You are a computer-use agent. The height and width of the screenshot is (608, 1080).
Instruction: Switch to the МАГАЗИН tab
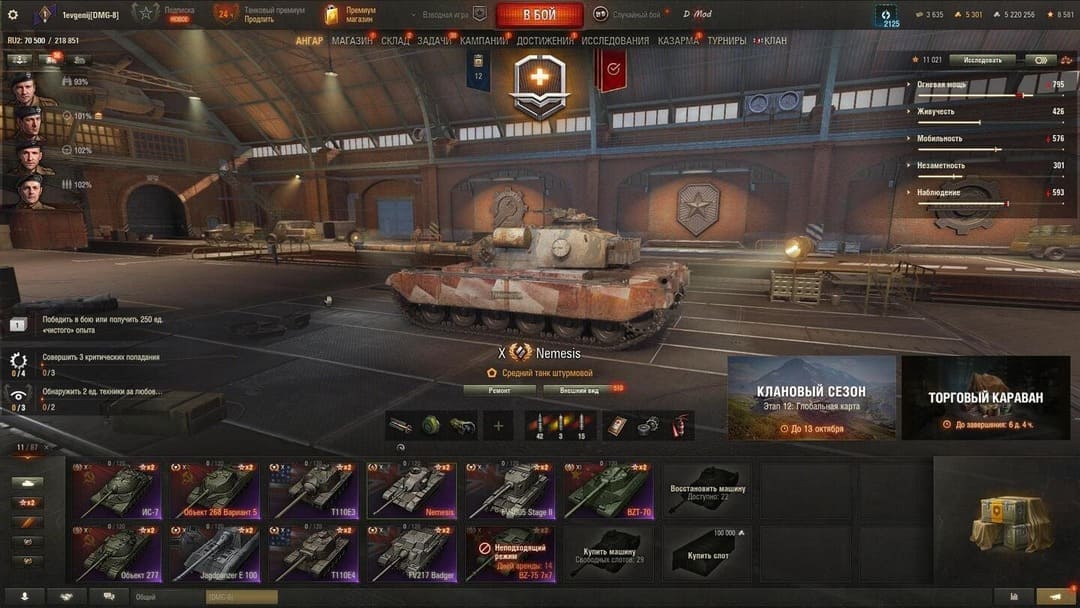click(x=351, y=41)
